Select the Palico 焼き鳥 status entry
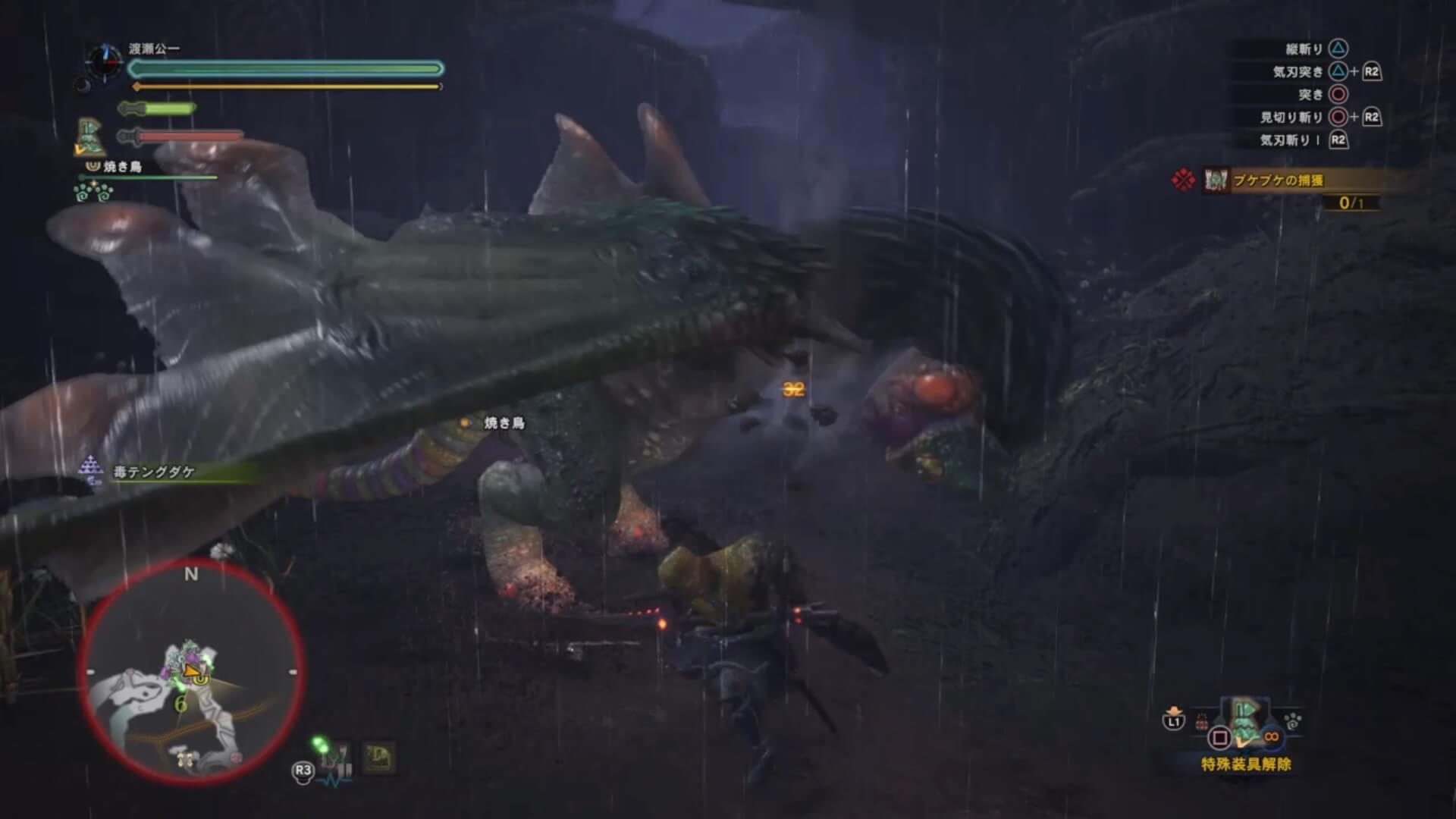This screenshot has height=819, width=1456. point(121,167)
